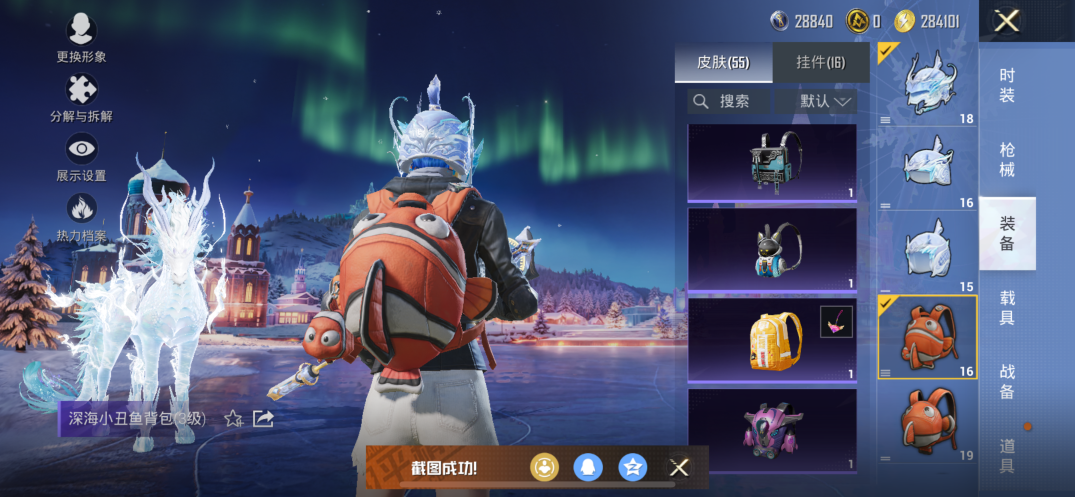
Task: Choose the 枪械 firearms category
Action: point(1007,160)
